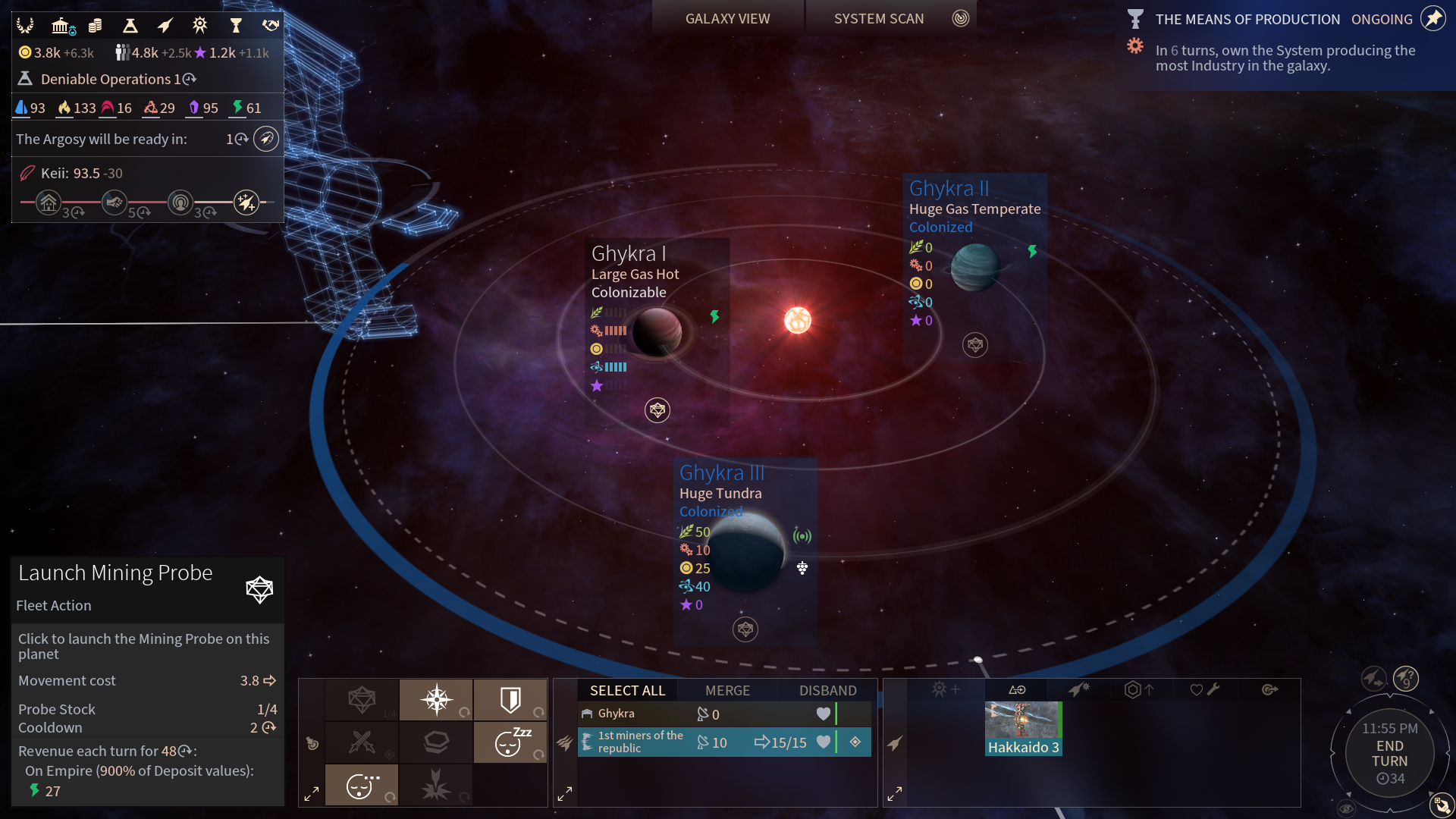This screenshot has width=1456, height=819.
Task: Disband the selected fleet
Action: pos(827,690)
